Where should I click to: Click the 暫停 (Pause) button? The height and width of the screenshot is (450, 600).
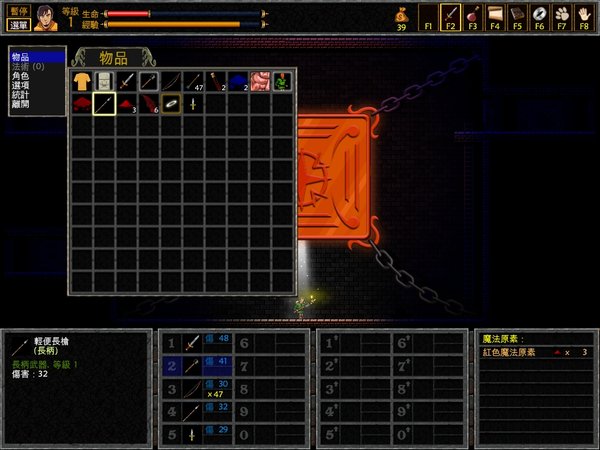tap(17, 8)
